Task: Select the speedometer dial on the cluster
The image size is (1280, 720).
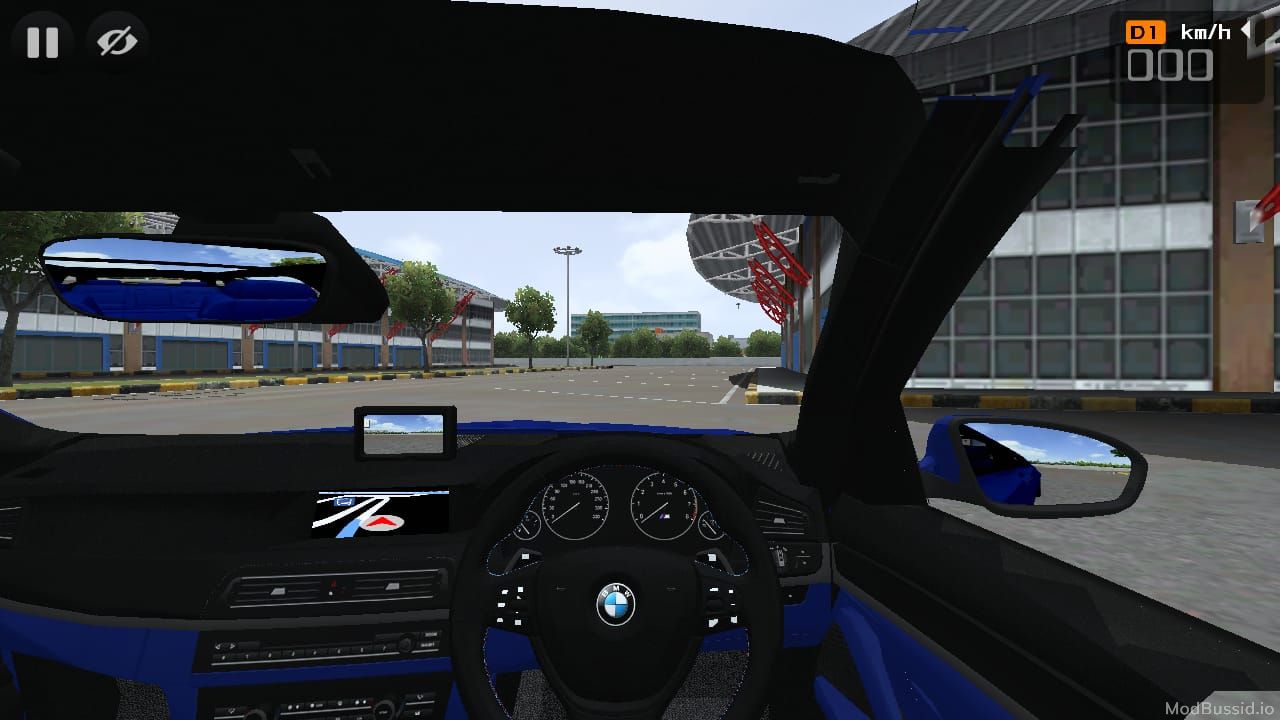Action: click(x=578, y=503)
